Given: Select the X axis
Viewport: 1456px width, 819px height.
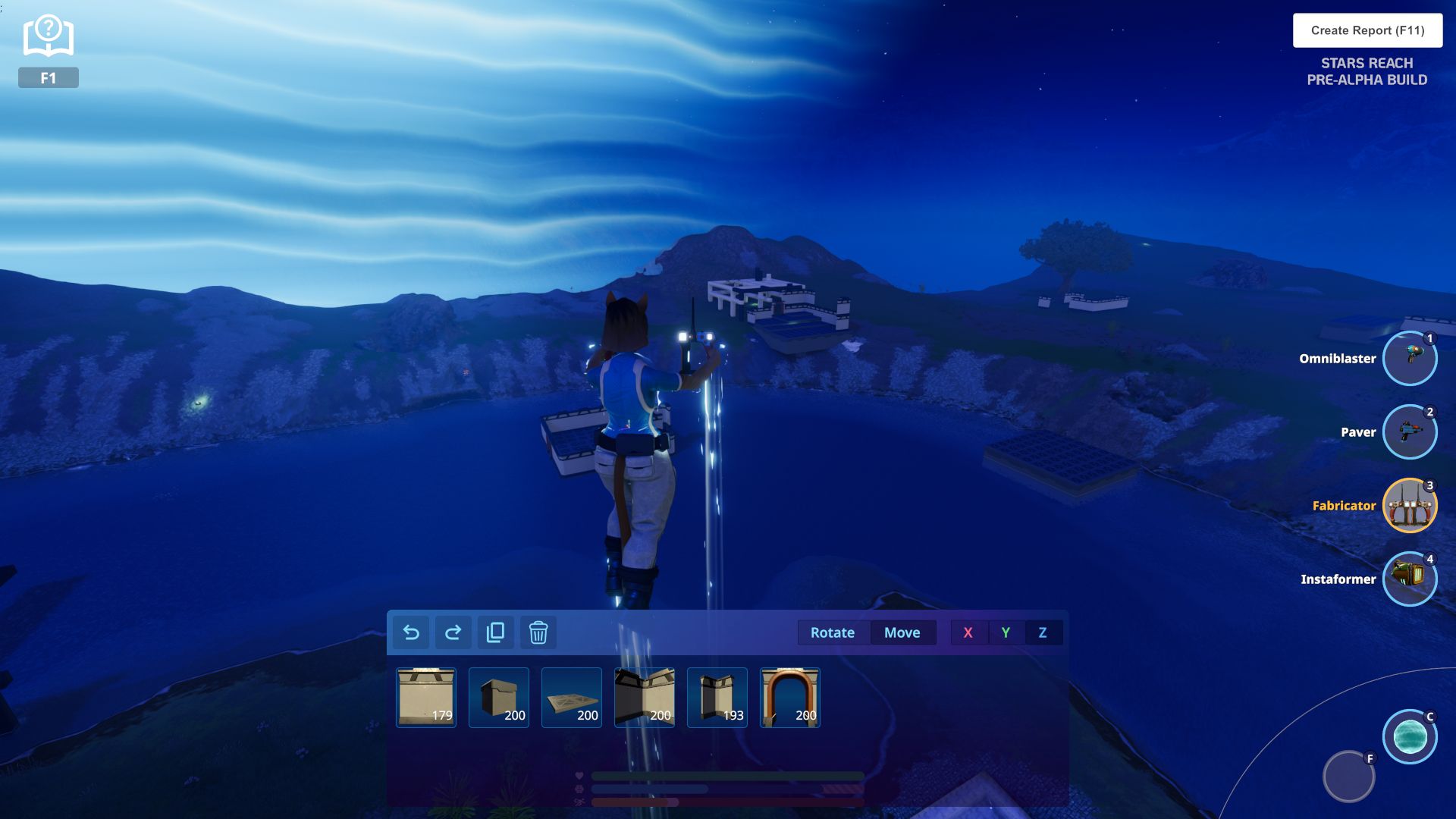Looking at the screenshot, I should 968,632.
